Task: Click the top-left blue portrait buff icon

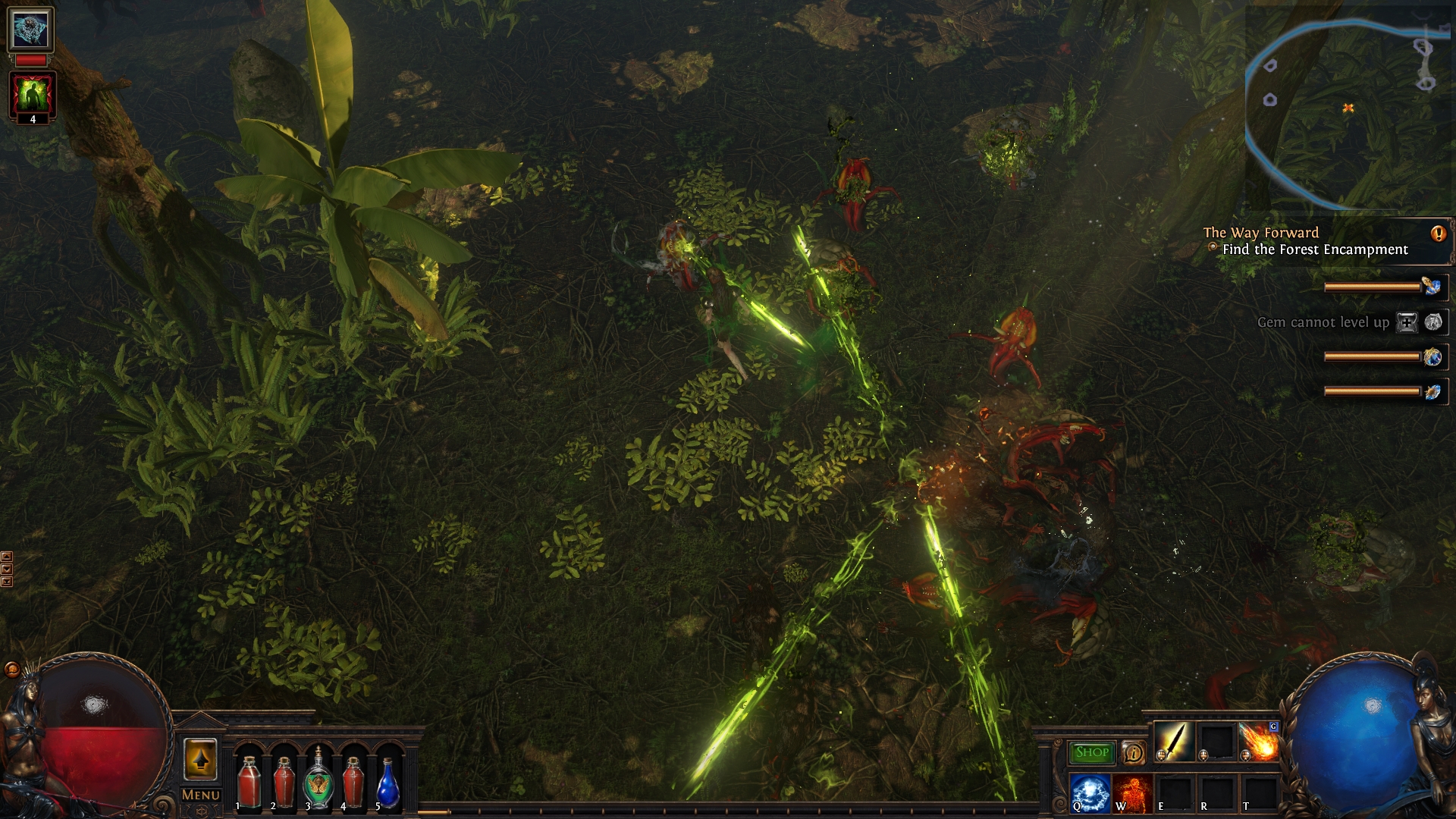Action: click(x=31, y=30)
